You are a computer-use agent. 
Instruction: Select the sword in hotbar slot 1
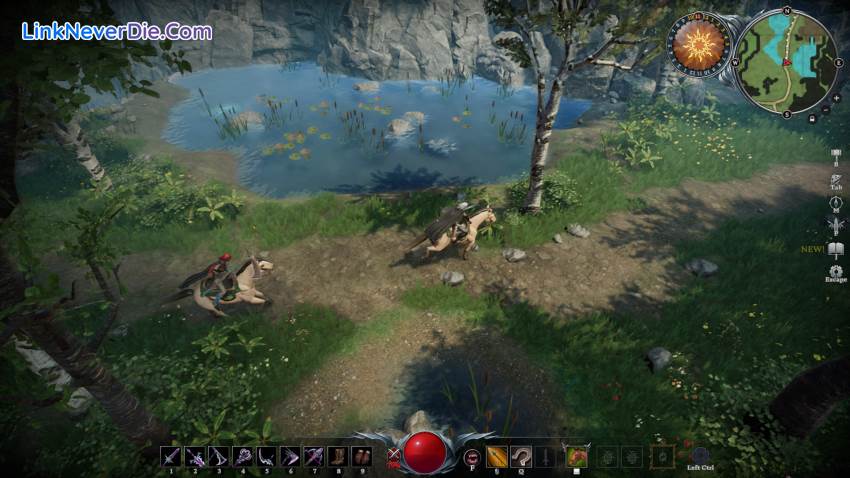[170, 456]
